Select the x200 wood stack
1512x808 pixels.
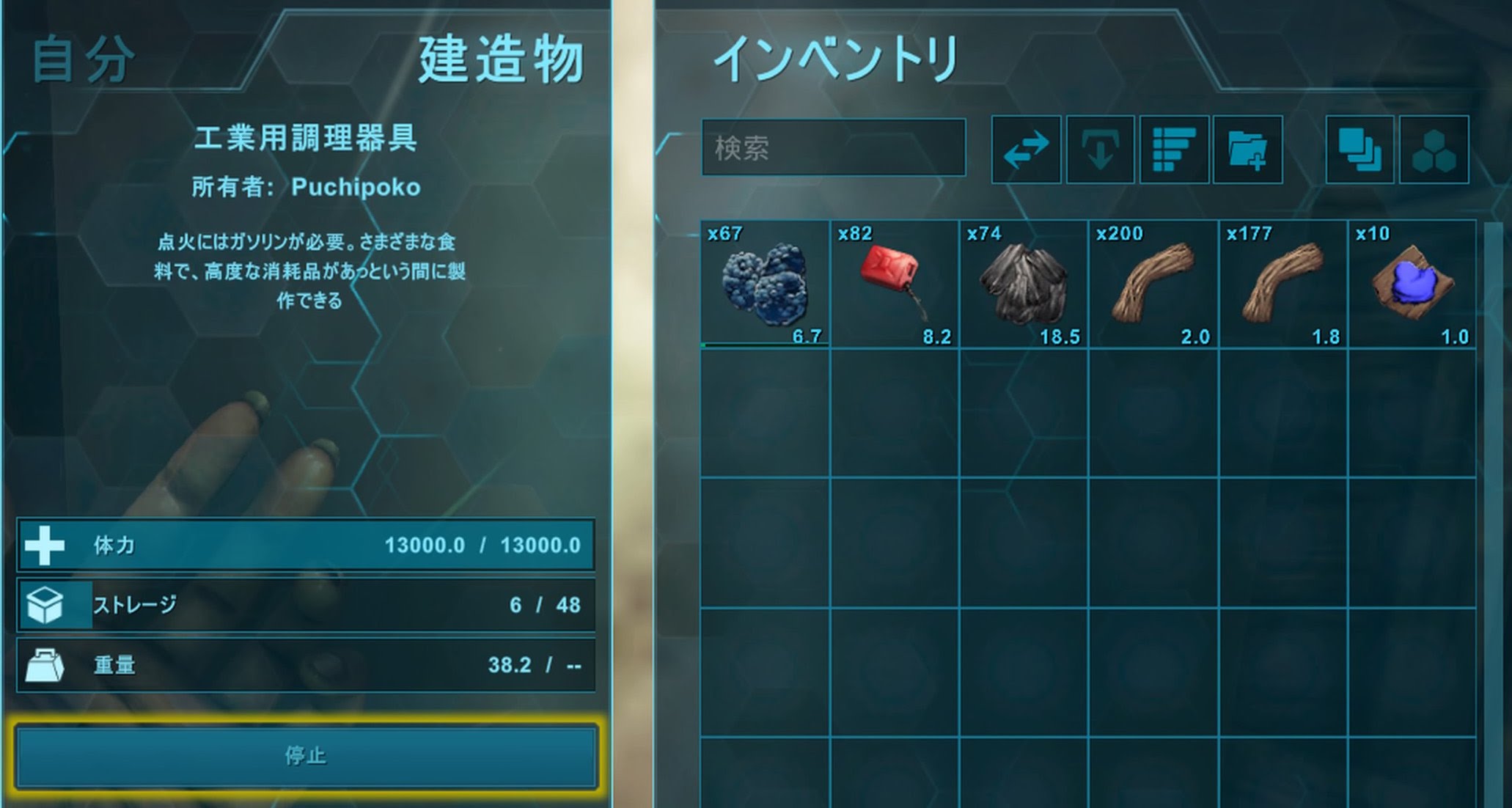(1153, 284)
